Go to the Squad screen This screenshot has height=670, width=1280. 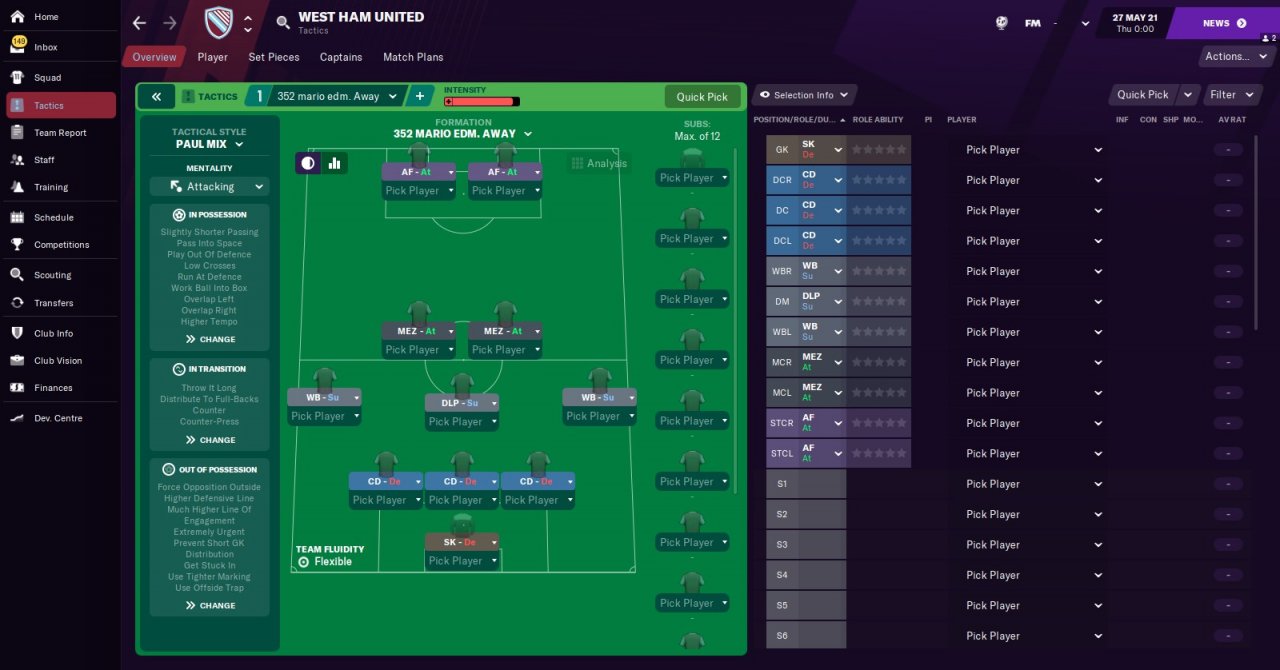[47, 77]
